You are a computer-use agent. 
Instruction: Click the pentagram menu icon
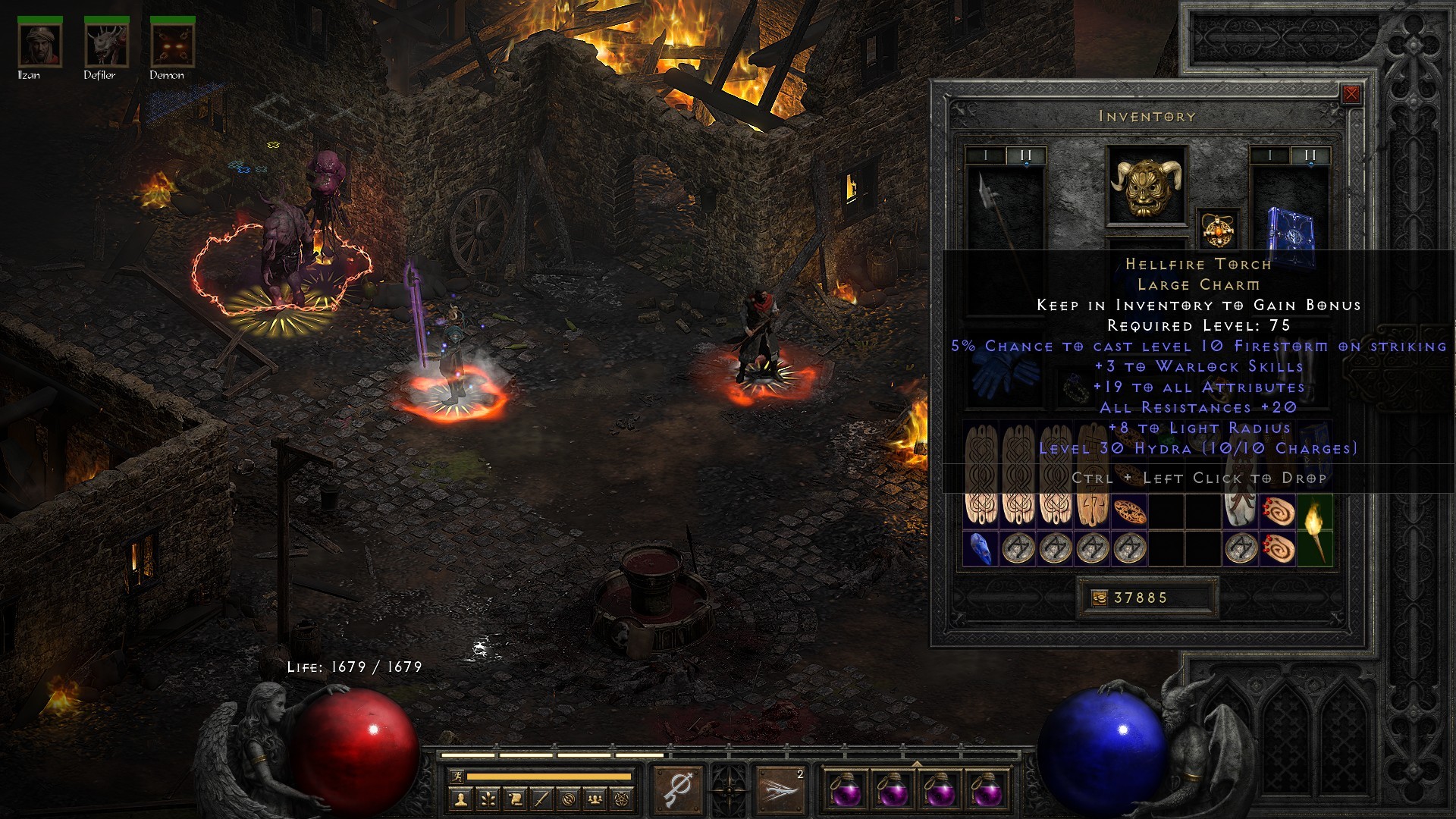(x=622, y=798)
